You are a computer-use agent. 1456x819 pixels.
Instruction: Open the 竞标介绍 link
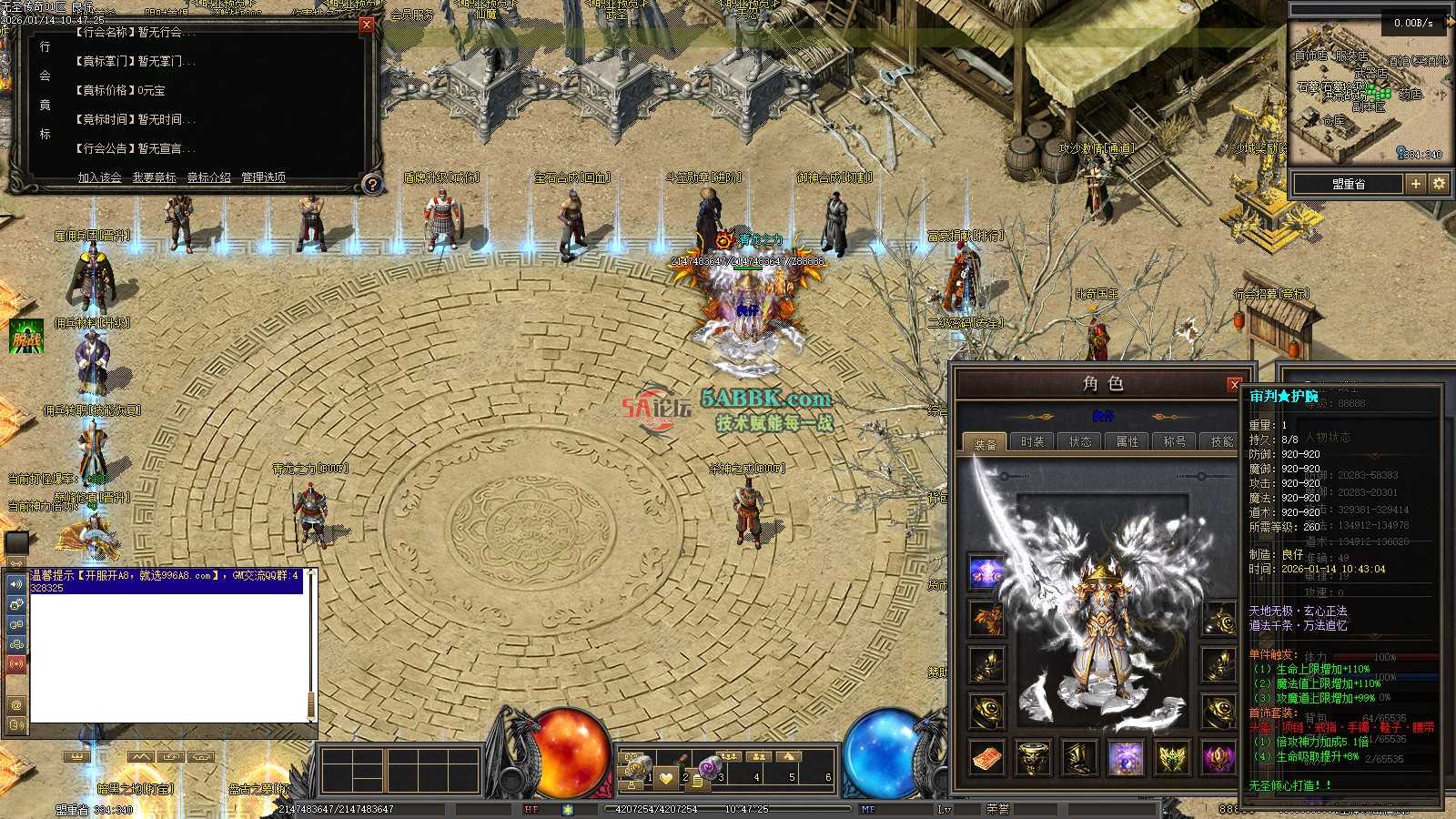(209, 177)
